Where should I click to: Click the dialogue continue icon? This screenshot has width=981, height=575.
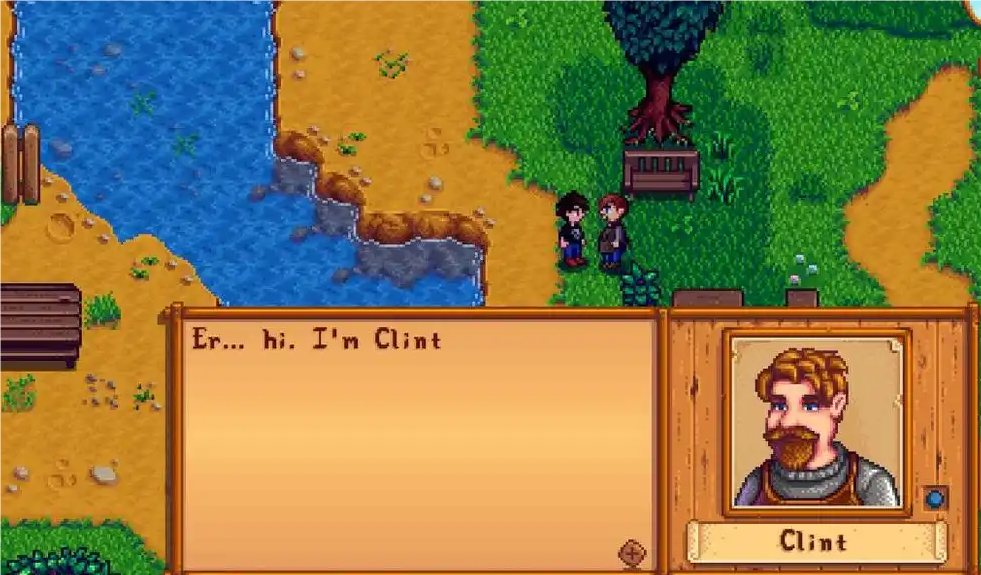[x=632, y=552]
